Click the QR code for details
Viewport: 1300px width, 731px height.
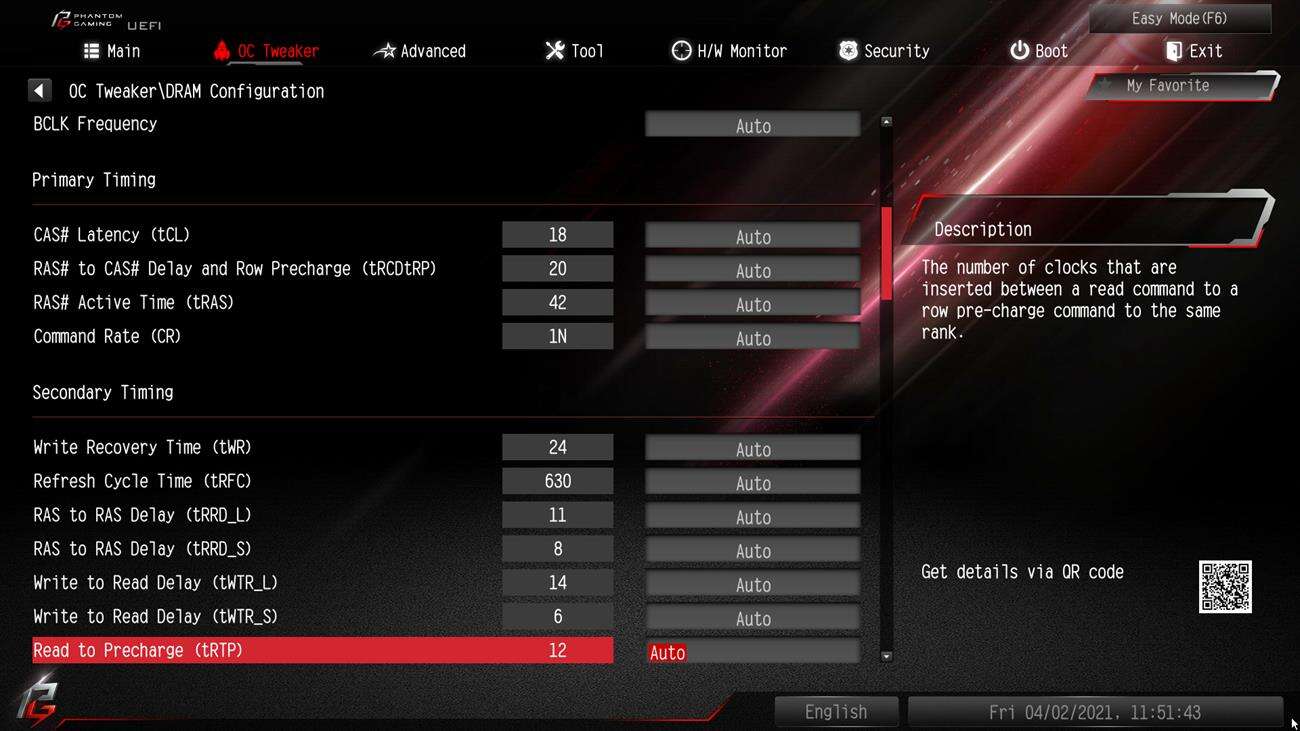(1225, 586)
